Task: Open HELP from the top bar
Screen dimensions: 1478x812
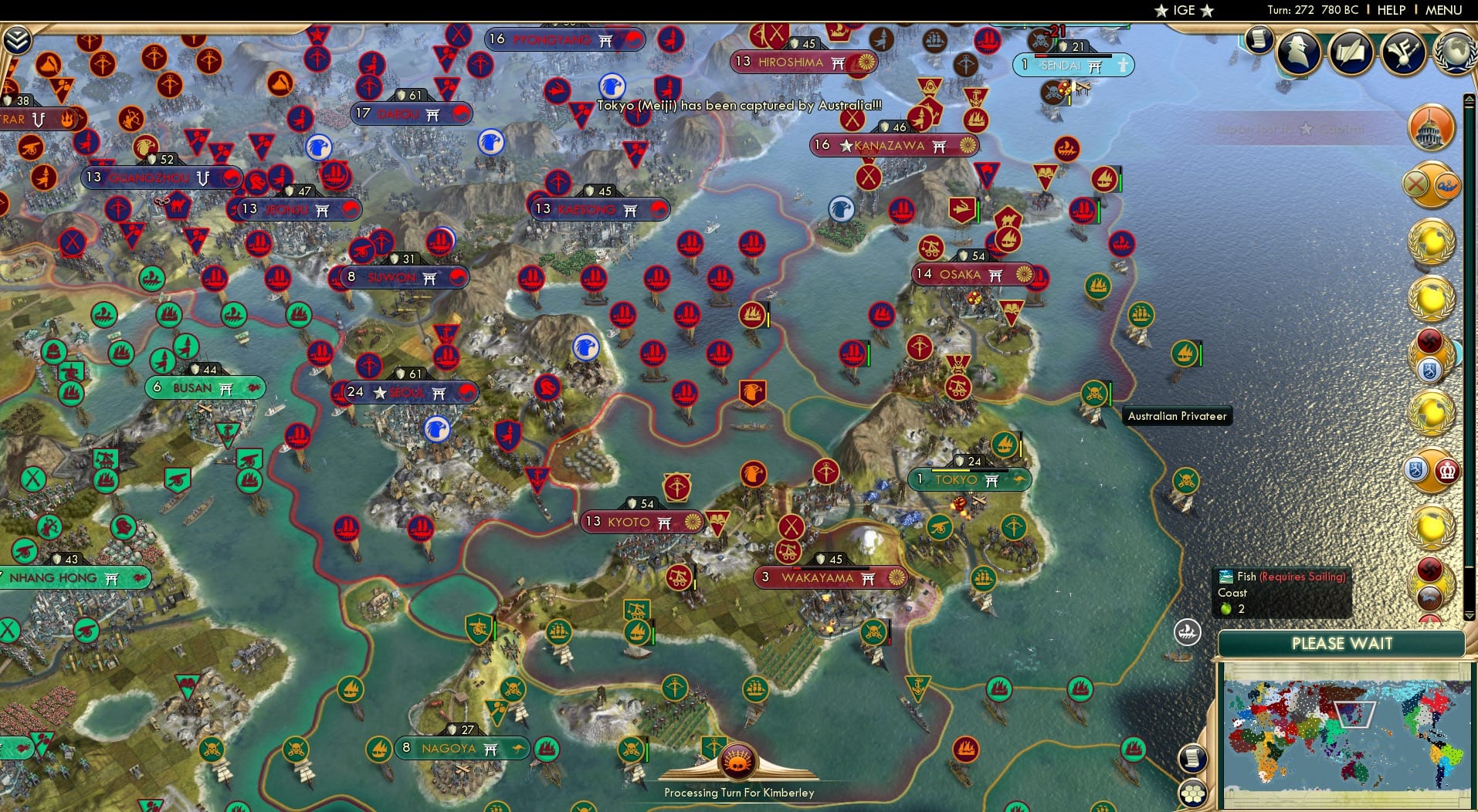Action: point(1391,11)
